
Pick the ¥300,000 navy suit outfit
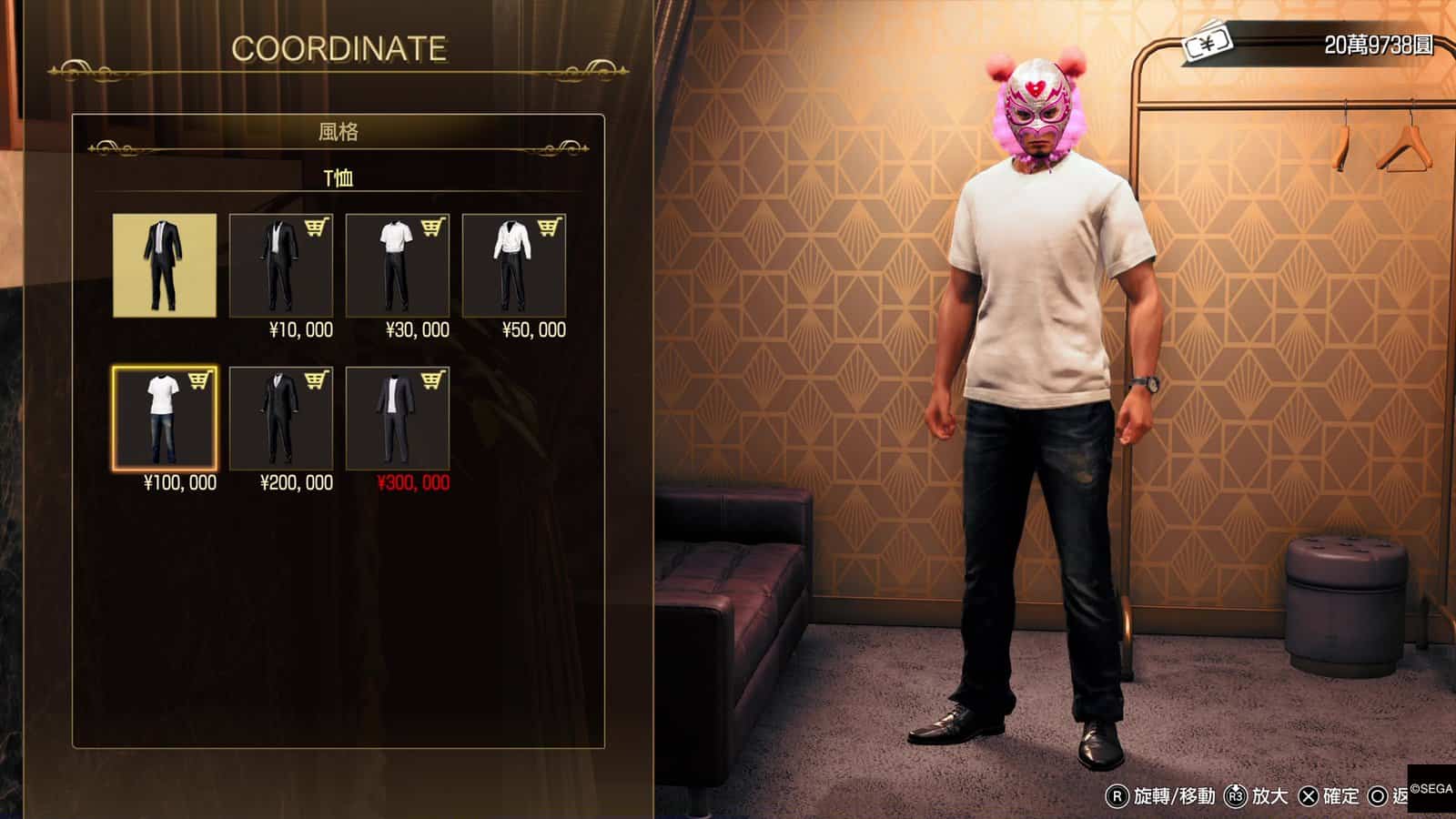click(x=397, y=419)
